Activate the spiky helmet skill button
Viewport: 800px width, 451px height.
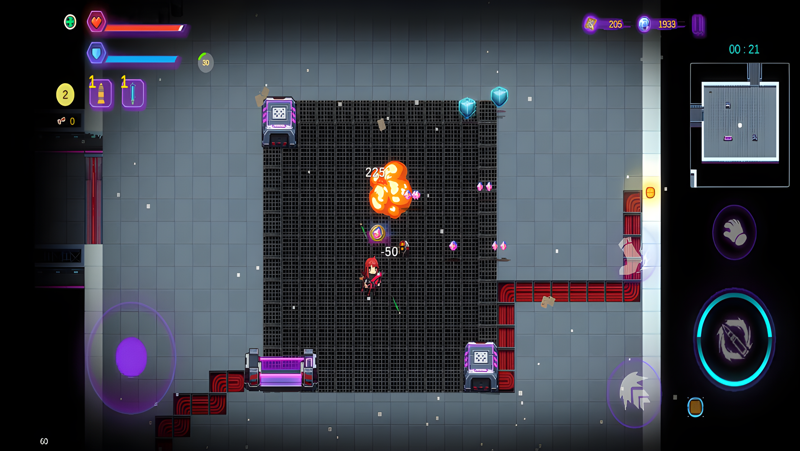[x=634, y=393]
